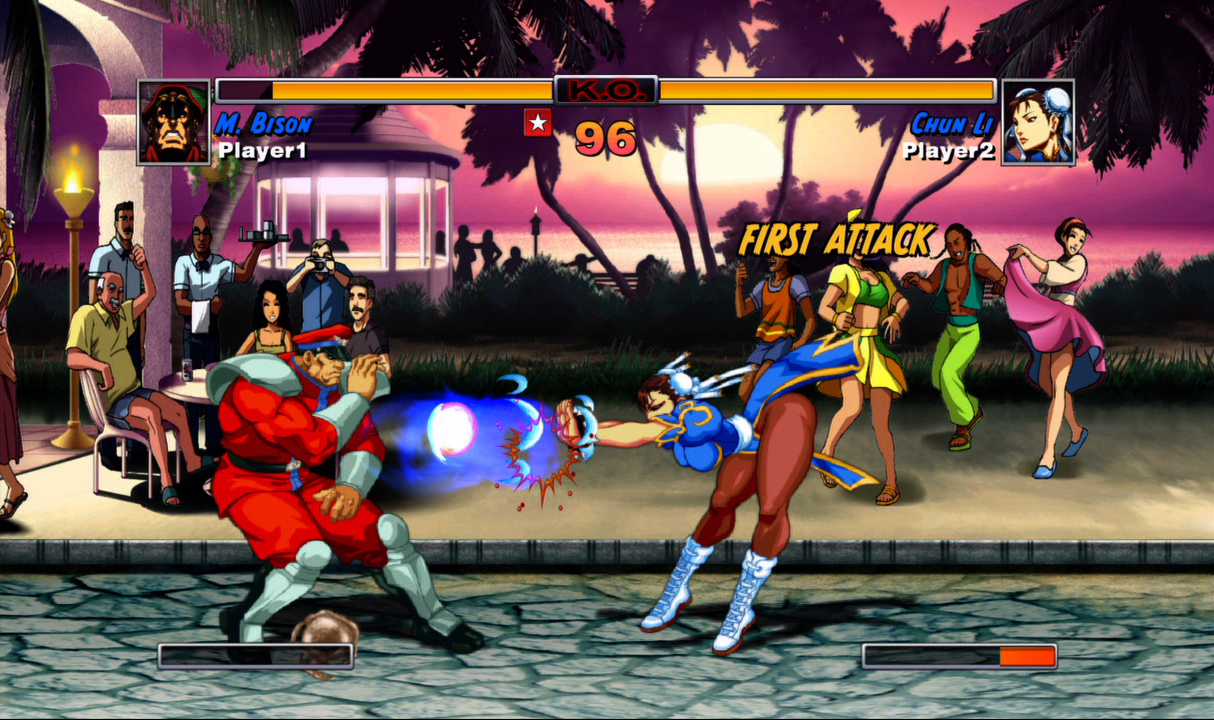Click the Chun Li character portrait
The height and width of the screenshot is (720, 1214).
coord(1038,122)
